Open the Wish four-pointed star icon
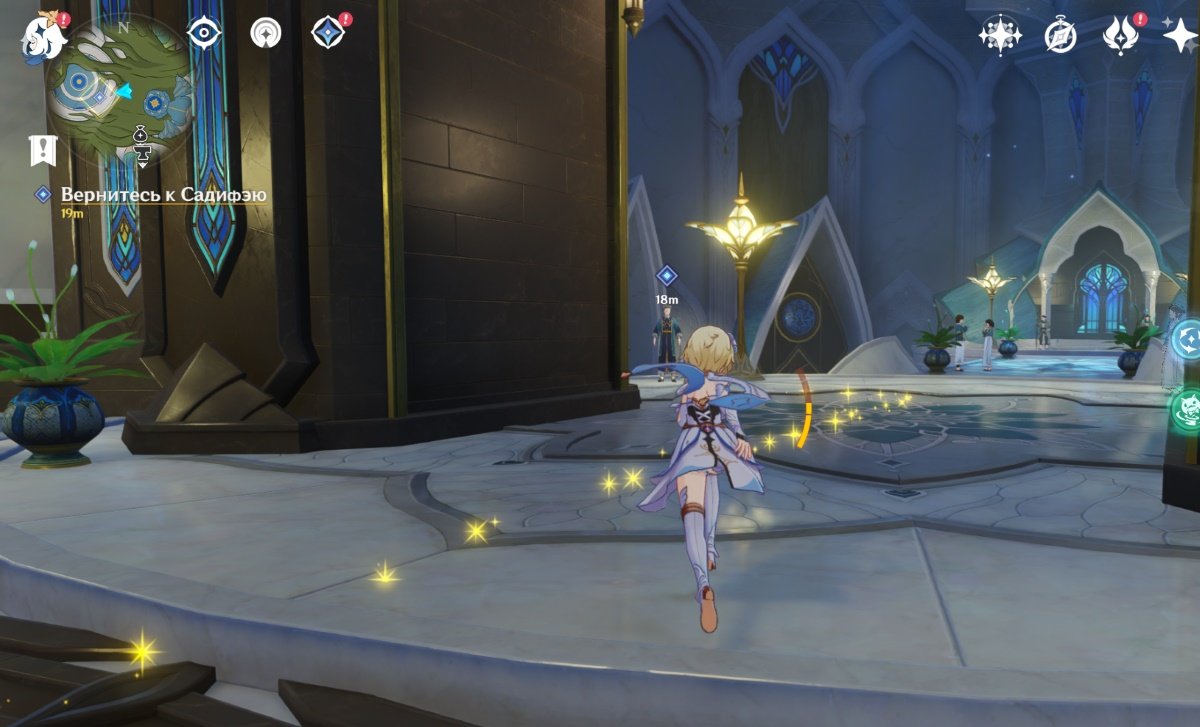1200x727 pixels. (1180, 36)
